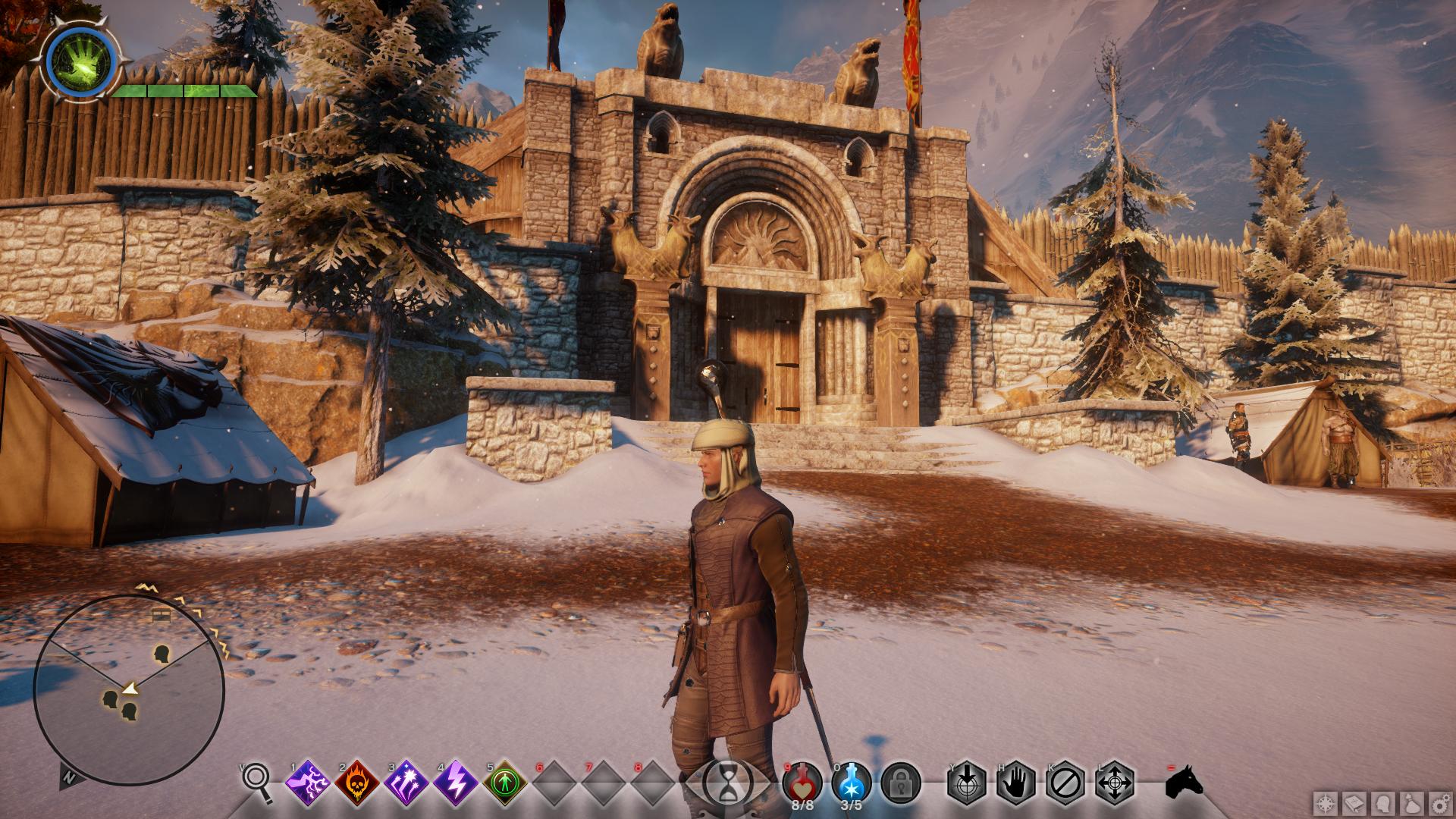Show the character record head icon
Screen dimensions: 1456x819
click(1384, 803)
